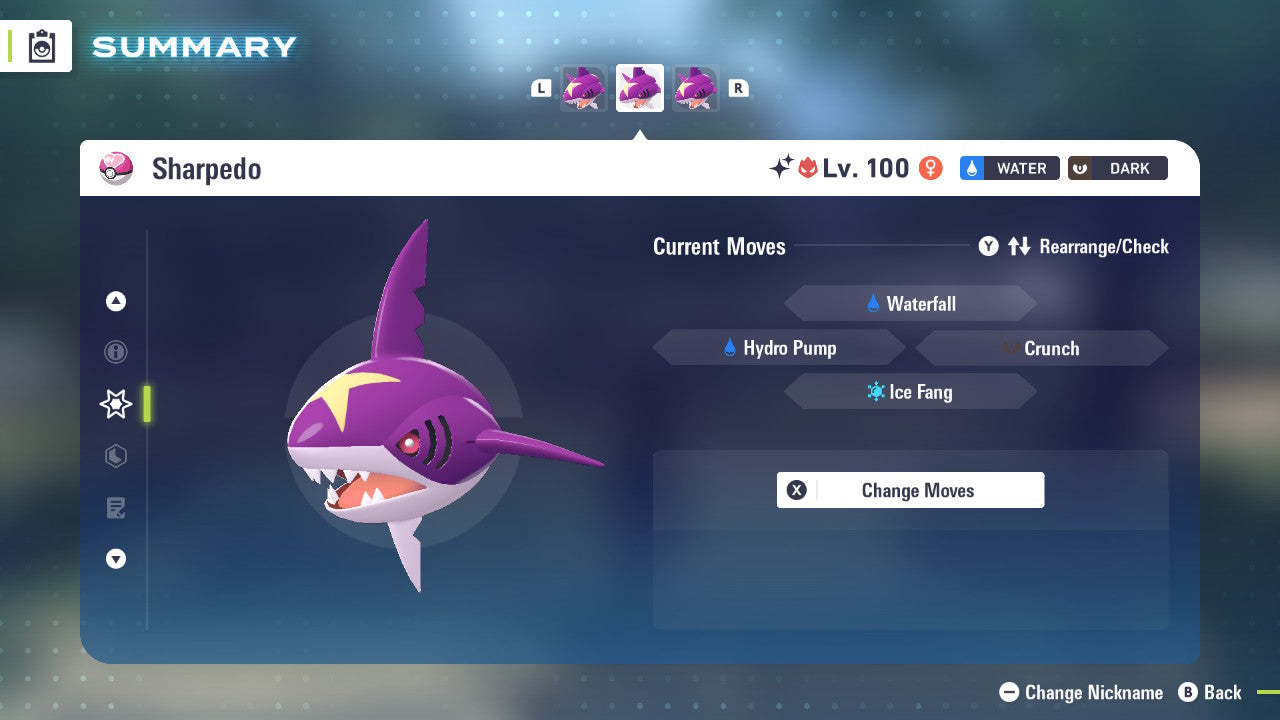Select the star-shaped moves page icon
1280x720 pixels.
click(x=115, y=404)
